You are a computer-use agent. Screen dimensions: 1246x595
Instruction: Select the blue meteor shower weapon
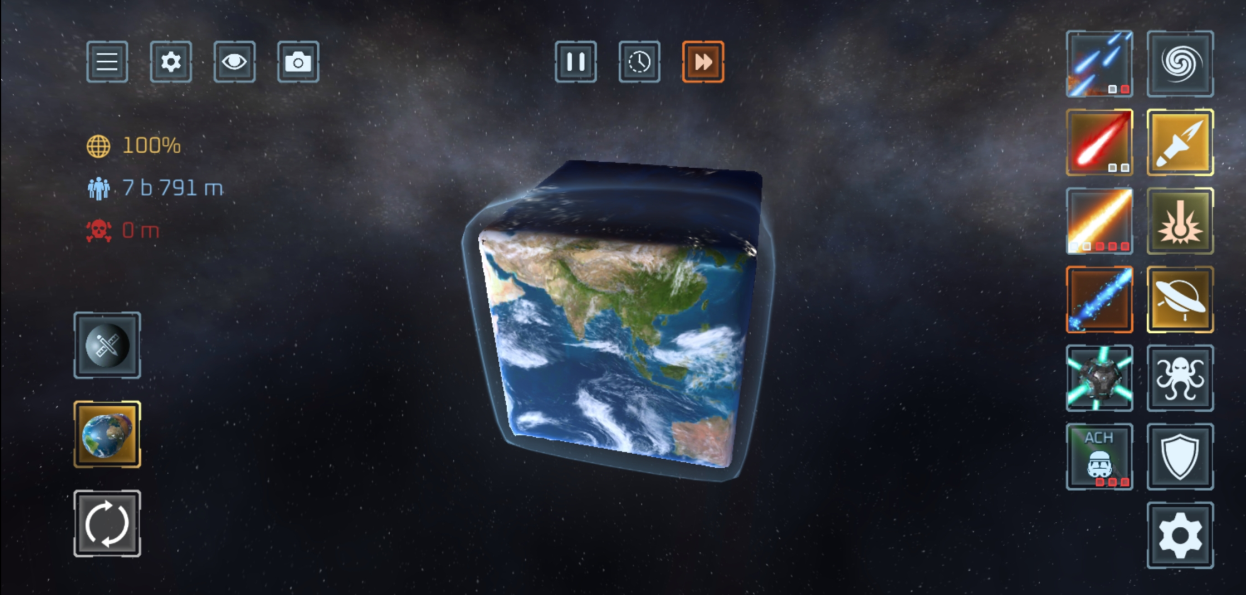tap(1099, 64)
